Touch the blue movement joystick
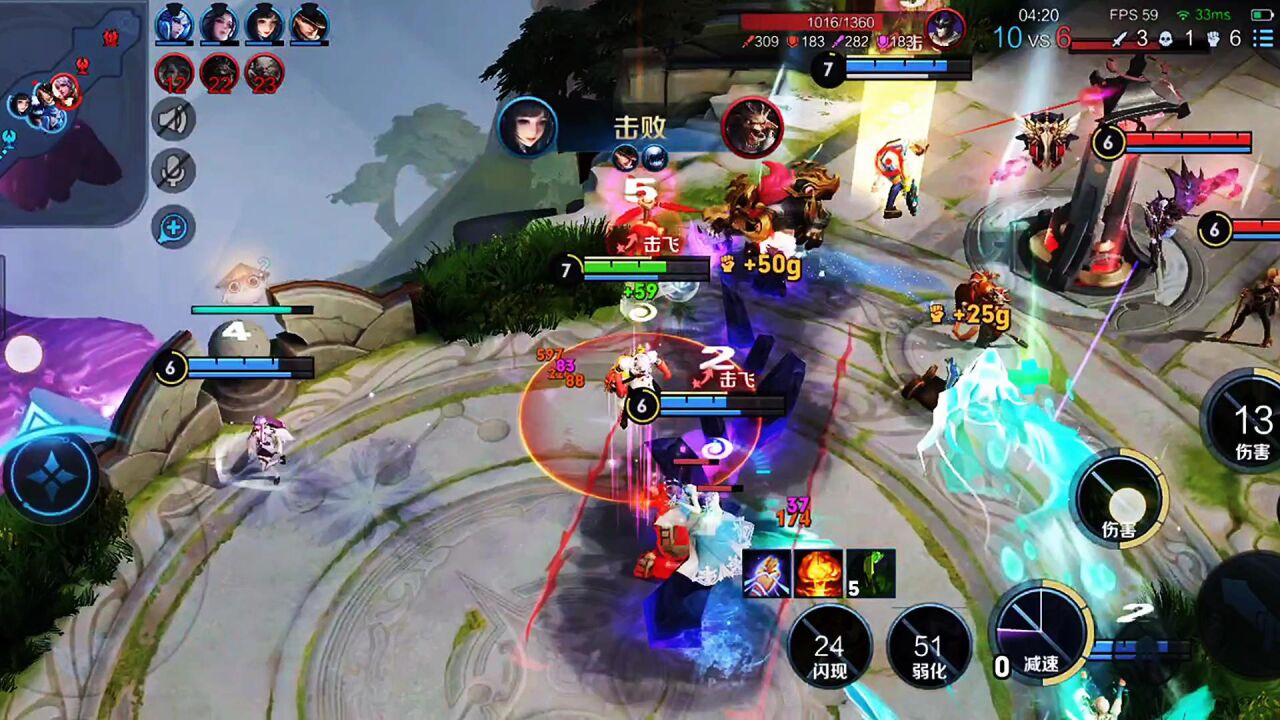The height and width of the screenshot is (720, 1280). (x=50, y=478)
